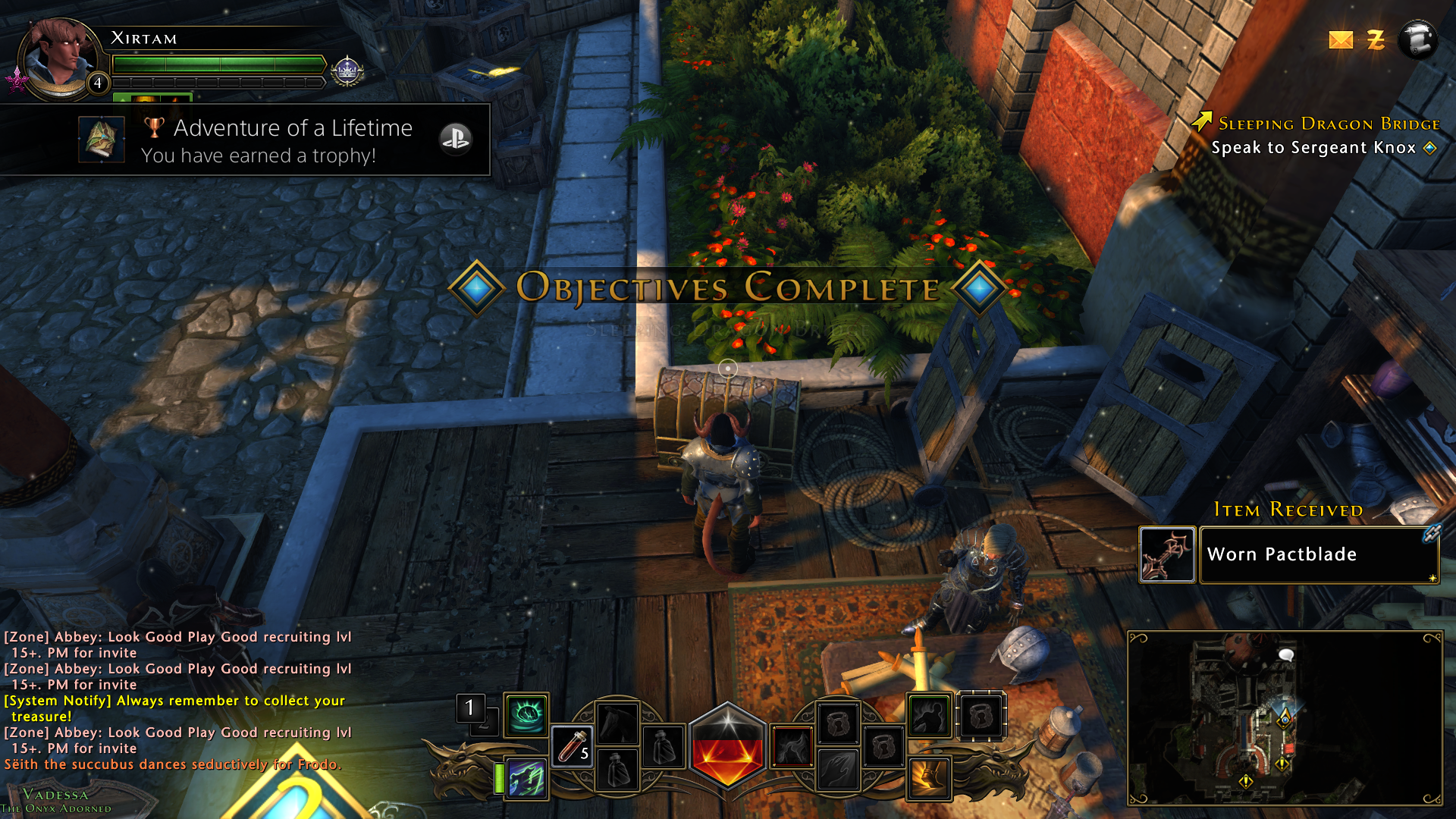1456x819 pixels.
Task: Open the mail envelope icon
Action: tap(1340, 40)
